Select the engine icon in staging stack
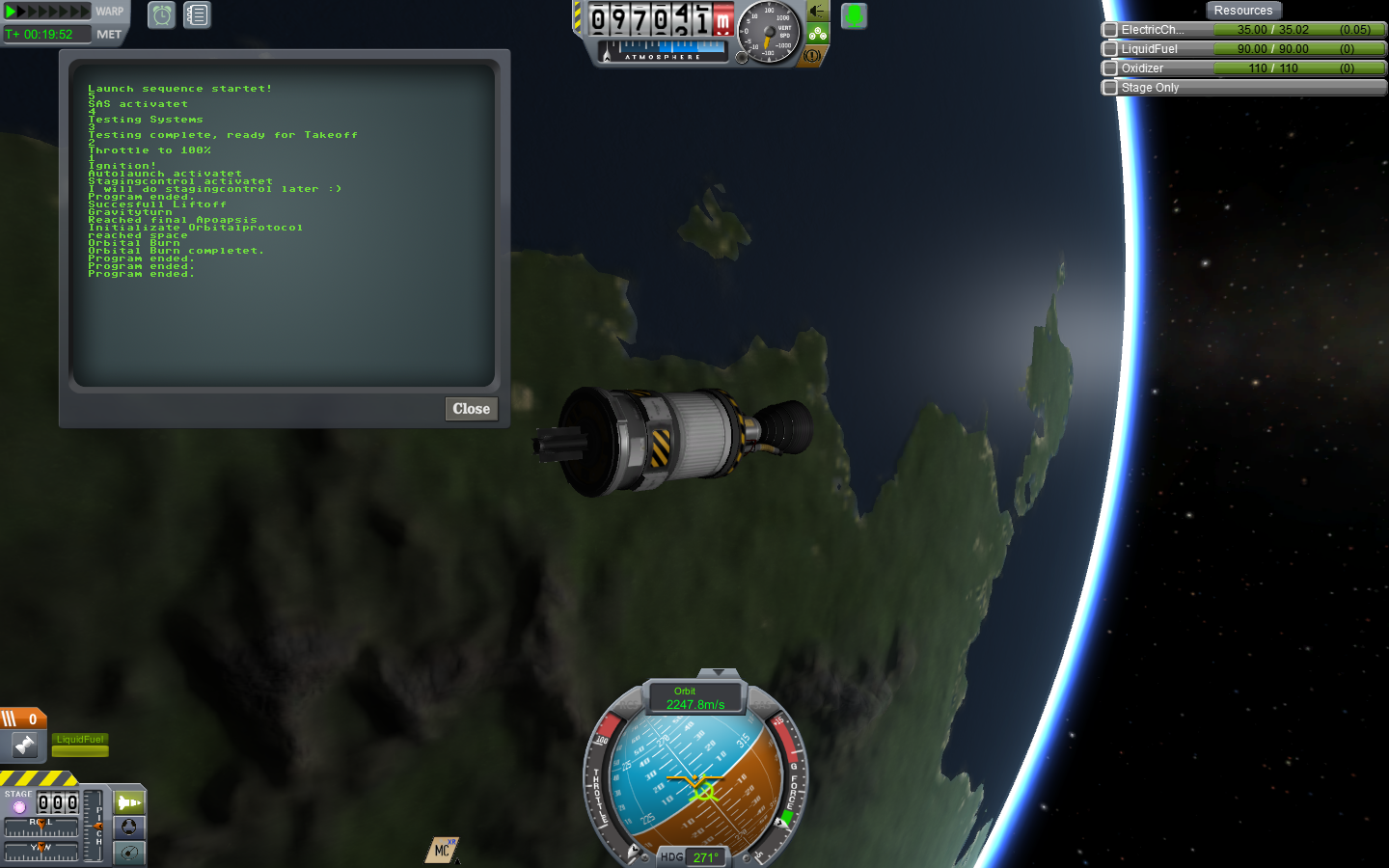The width and height of the screenshot is (1389, 868). [x=24, y=745]
